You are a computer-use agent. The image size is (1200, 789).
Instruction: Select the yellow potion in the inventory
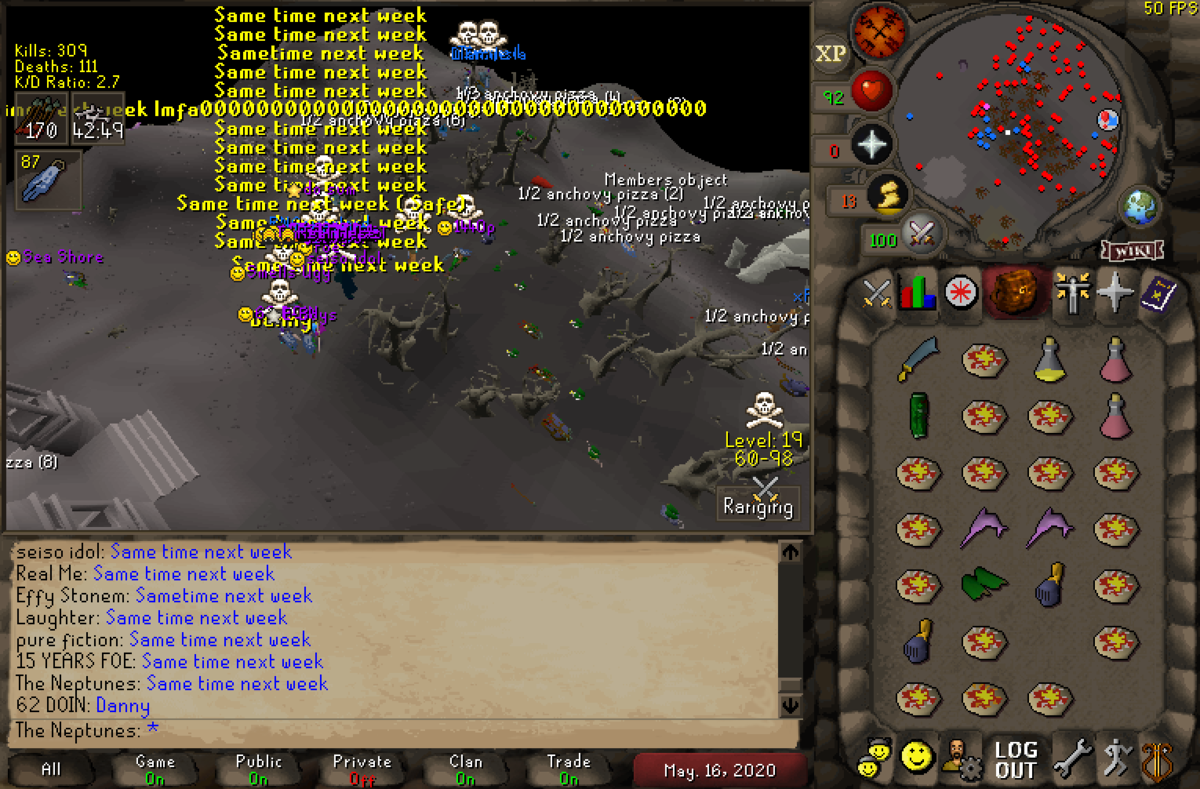click(x=1048, y=359)
